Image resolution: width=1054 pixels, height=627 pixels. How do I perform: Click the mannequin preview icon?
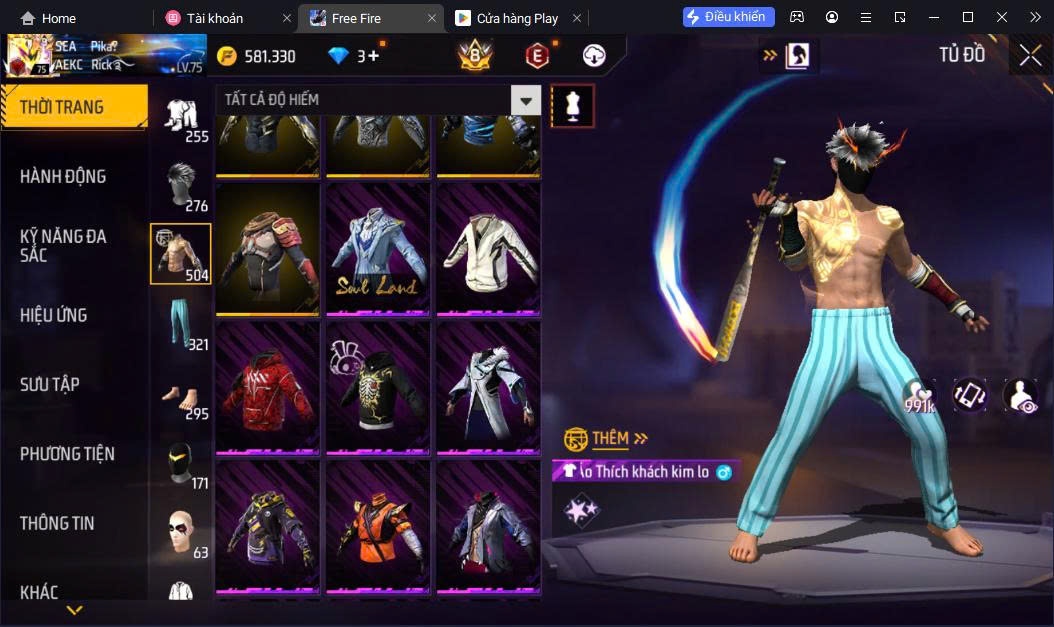tap(573, 105)
